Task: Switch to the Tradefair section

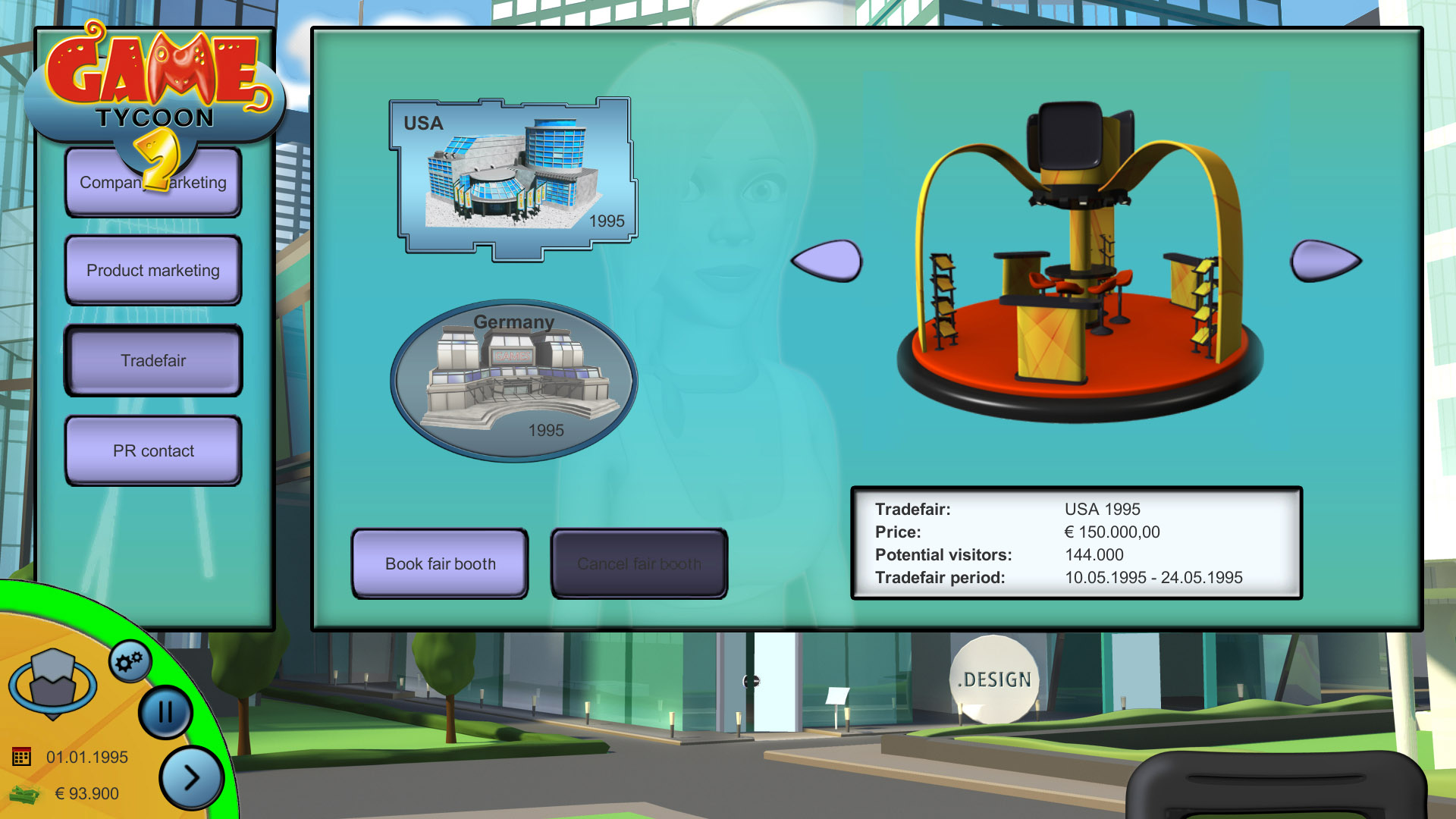Action: [x=153, y=361]
